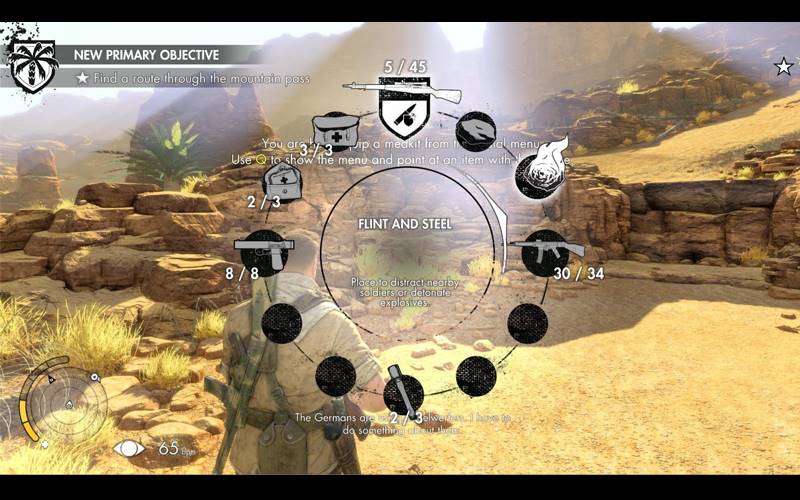Click the palm tree objective emblem
The image size is (800, 500).
[x=33, y=66]
